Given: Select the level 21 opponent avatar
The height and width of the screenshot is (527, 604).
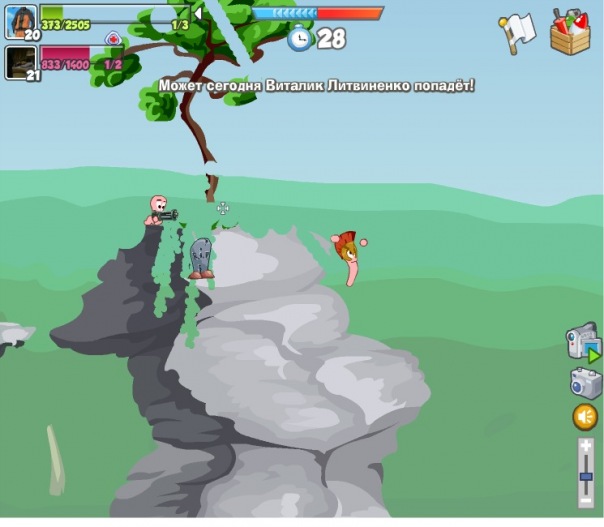Looking at the screenshot, I should (x=21, y=61).
